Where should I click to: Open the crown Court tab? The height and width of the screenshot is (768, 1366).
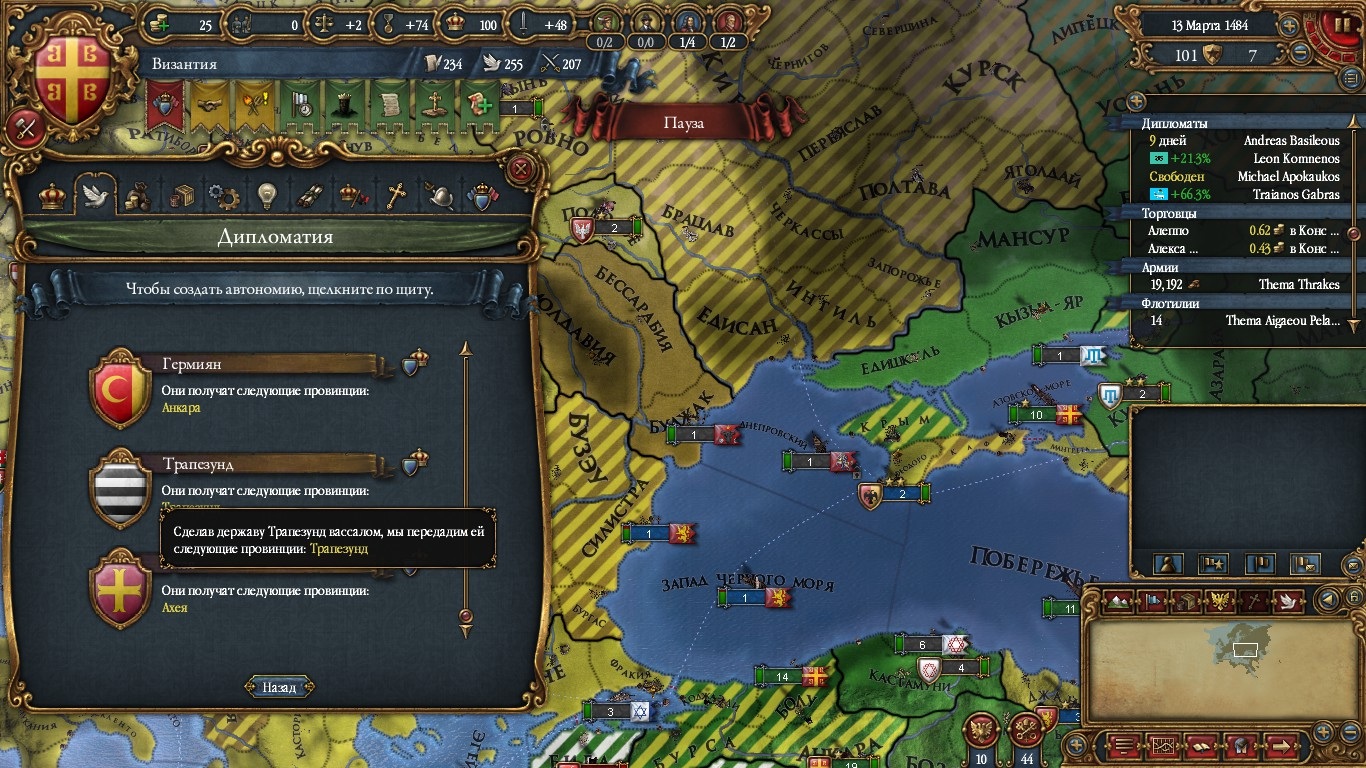click(x=52, y=196)
